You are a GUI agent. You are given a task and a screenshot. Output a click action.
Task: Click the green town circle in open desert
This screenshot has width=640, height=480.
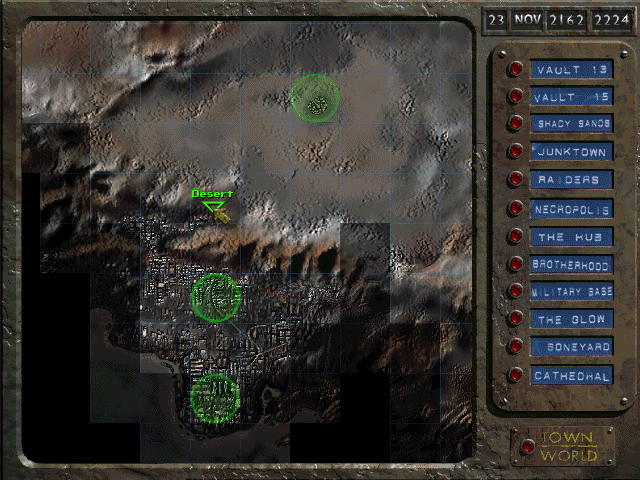(x=316, y=99)
